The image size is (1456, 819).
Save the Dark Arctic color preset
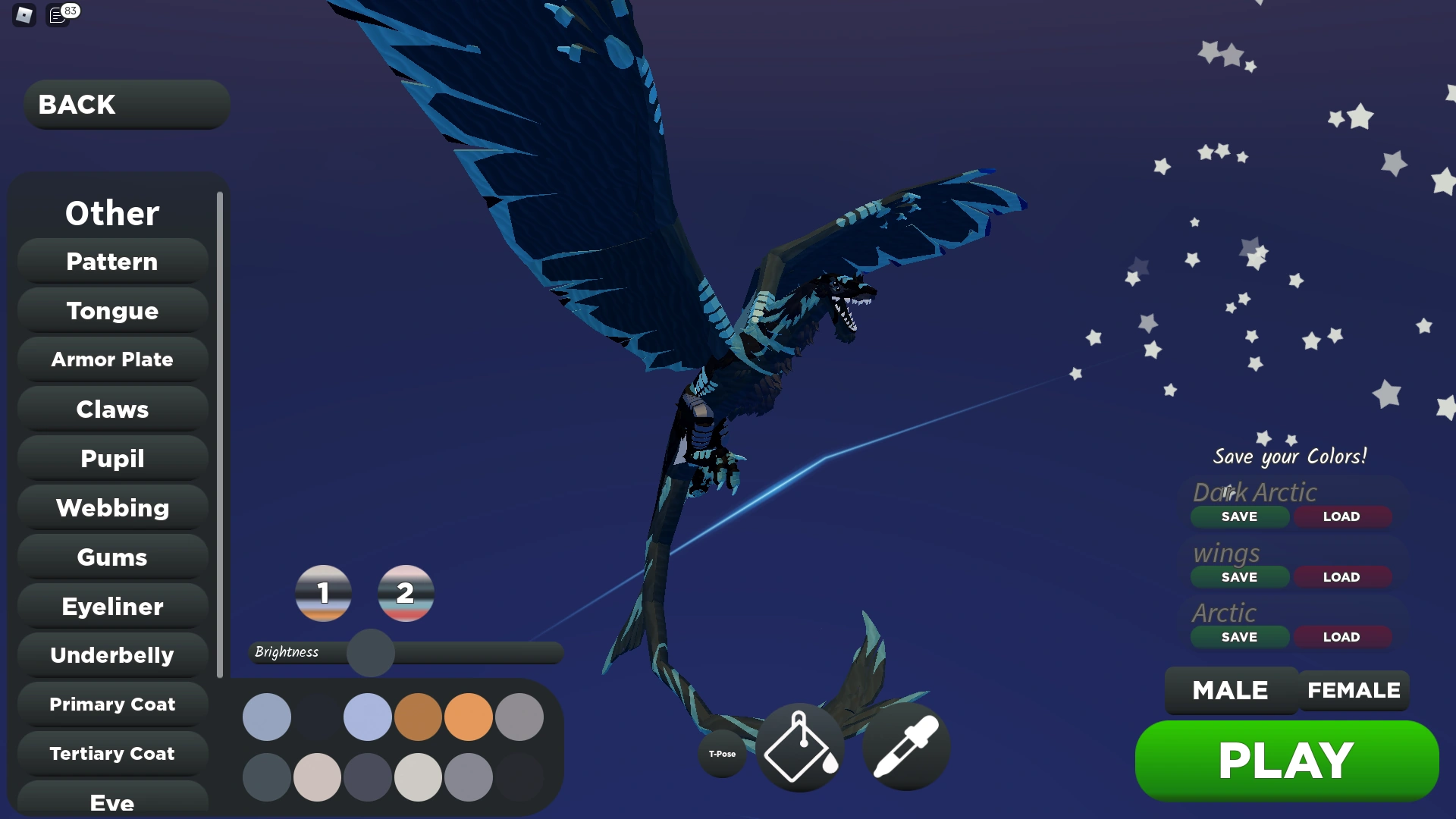click(1239, 516)
